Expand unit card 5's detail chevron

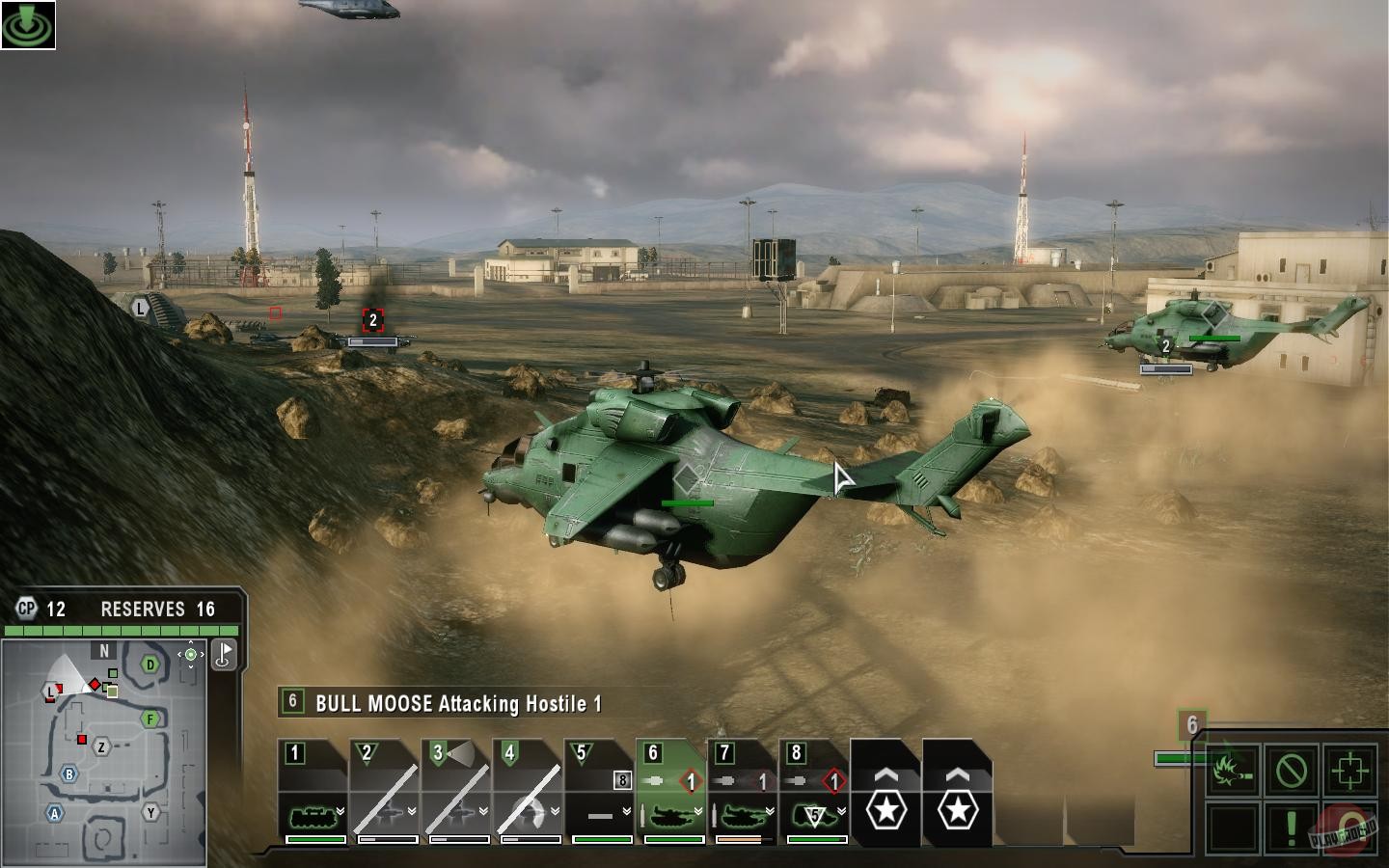(623, 811)
